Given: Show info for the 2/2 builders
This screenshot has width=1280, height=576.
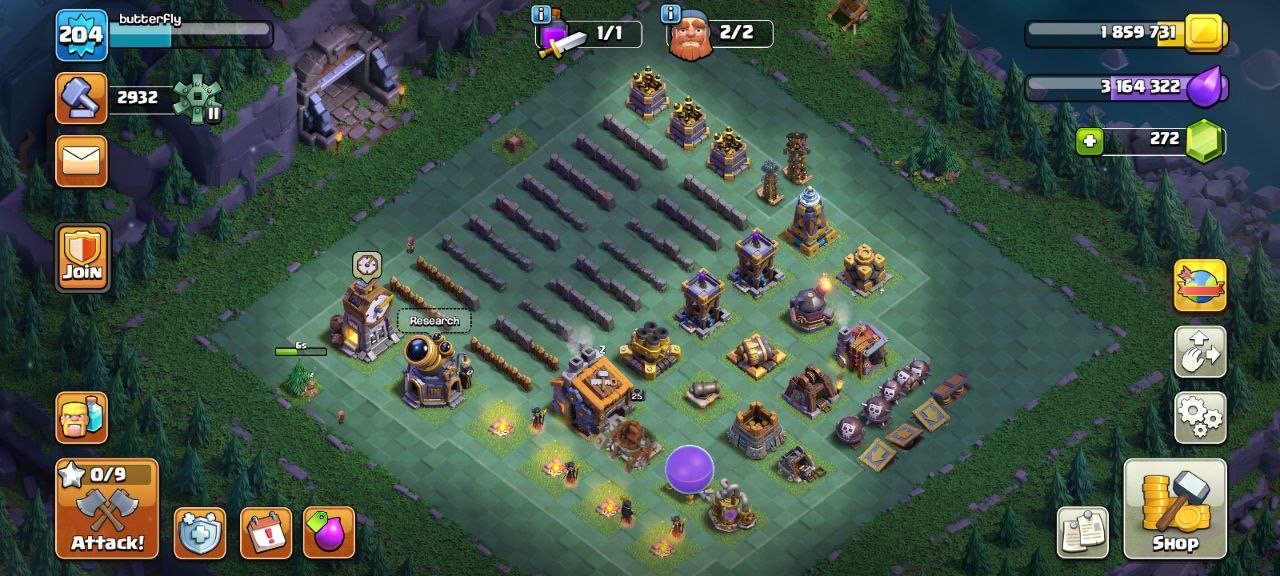Looking at the screenshot, I should [670, 14].
